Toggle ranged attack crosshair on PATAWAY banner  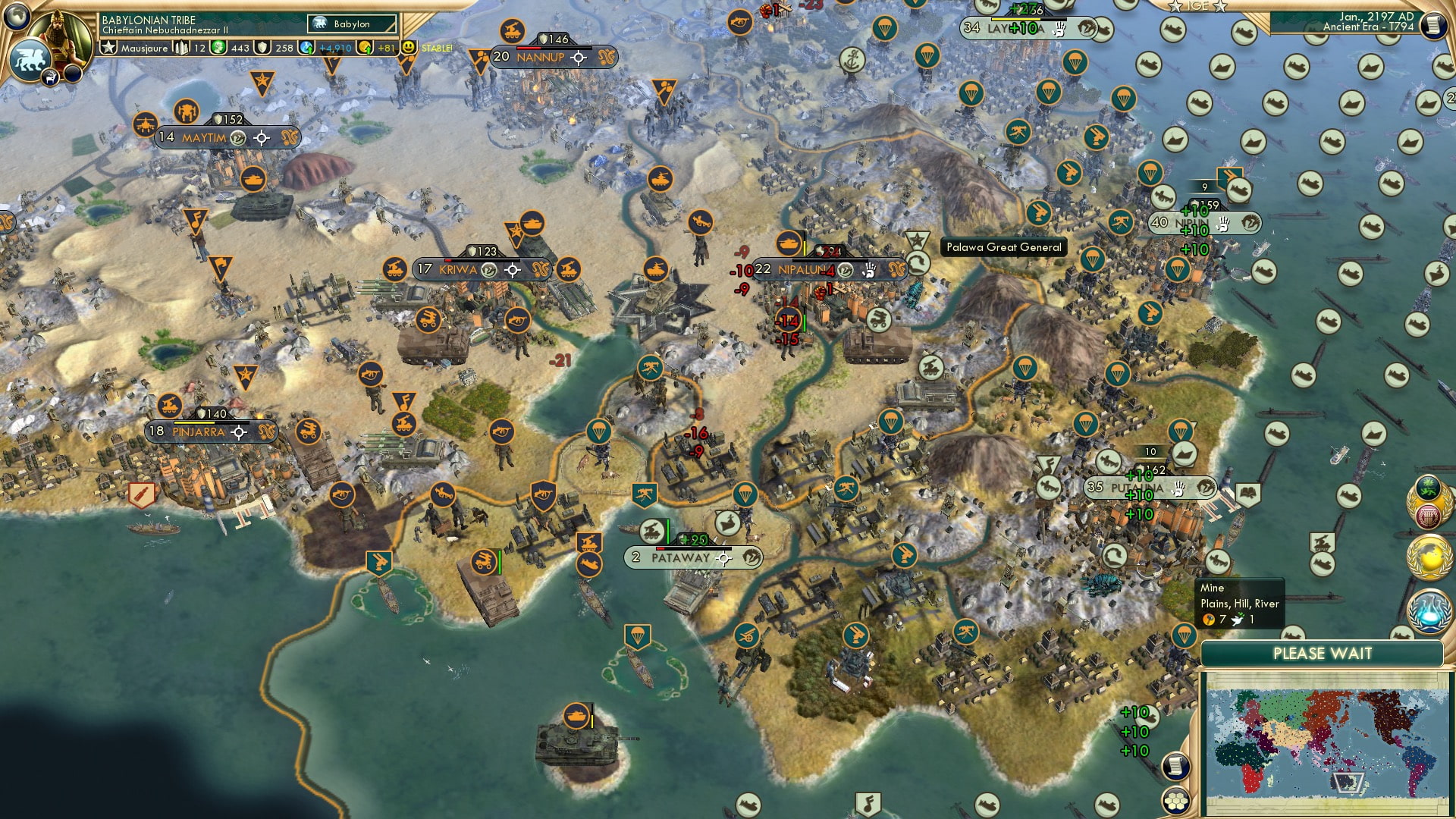(x=723, y=559)
